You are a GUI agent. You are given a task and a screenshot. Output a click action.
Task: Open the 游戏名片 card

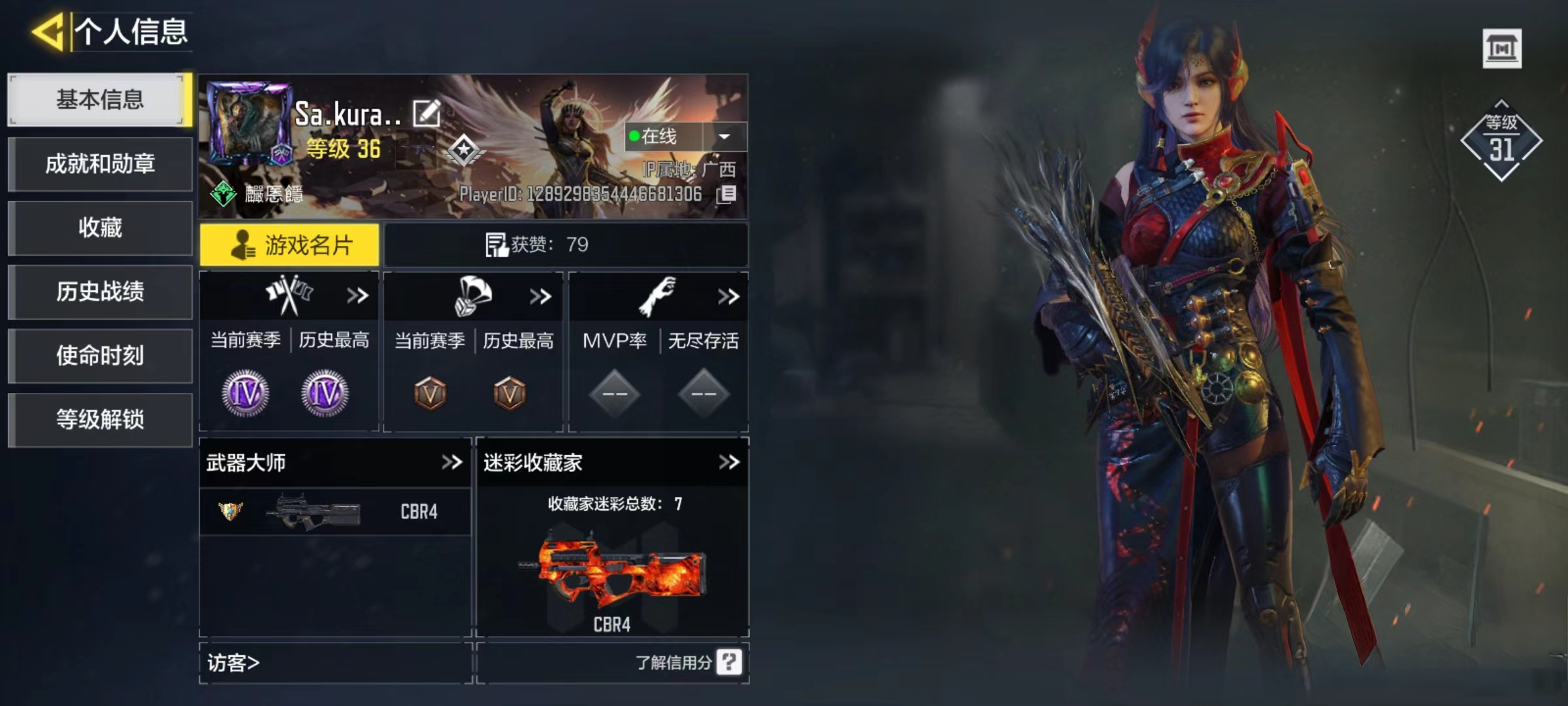click(289, 245)
